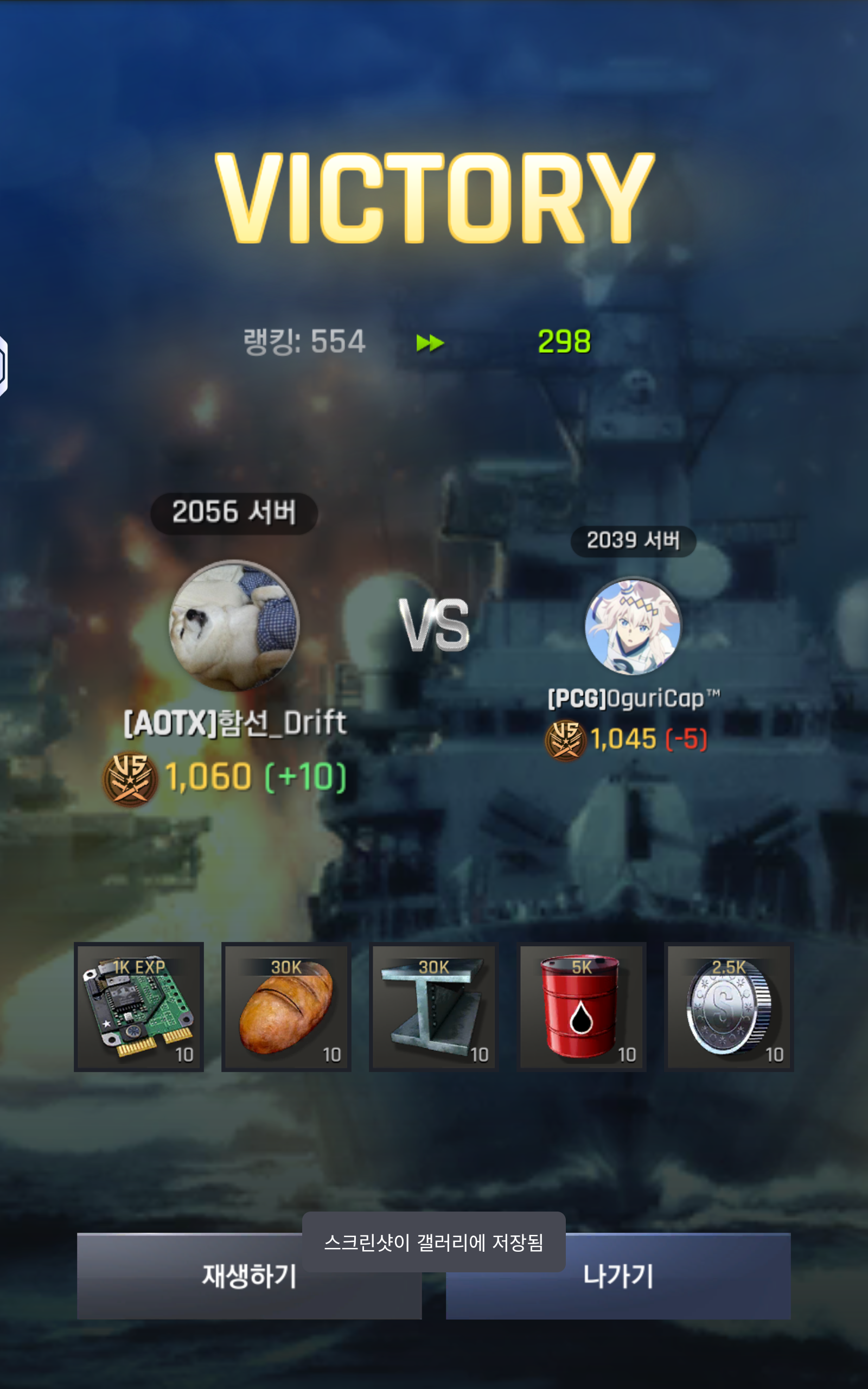View [PCG]OguriCap's anime avatar profile

[633, 625]
